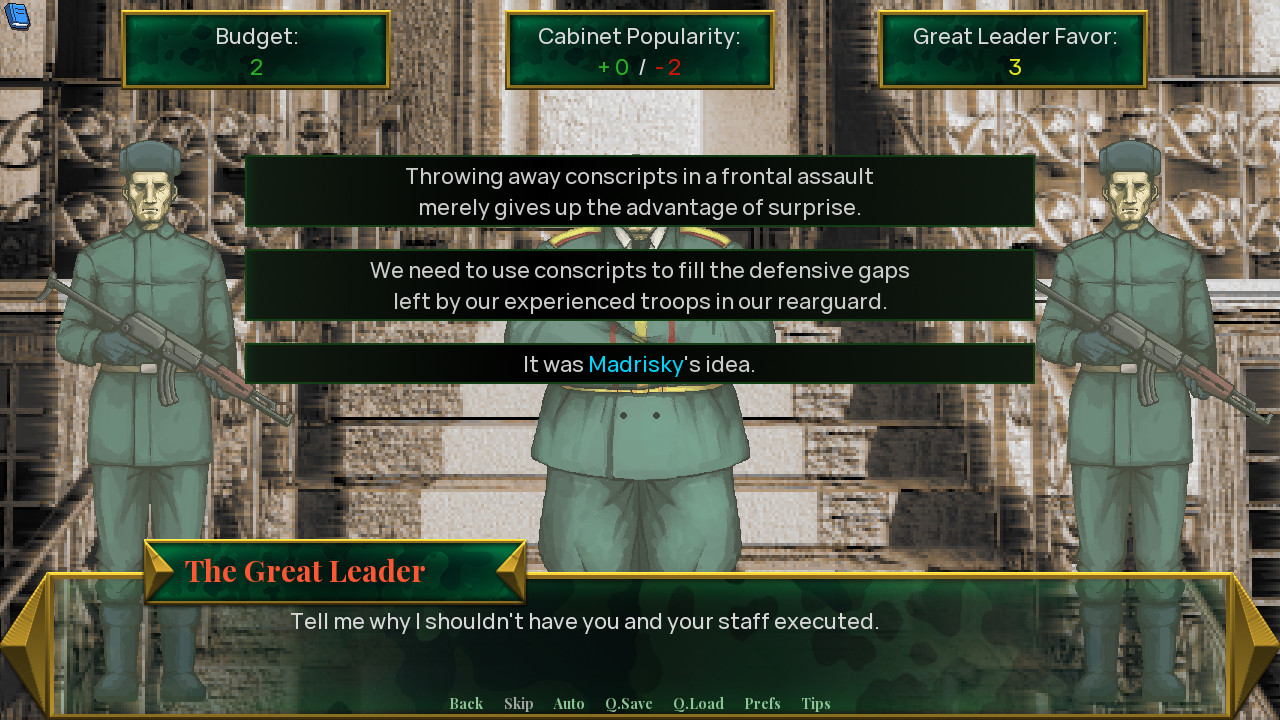Open the Q.Load screen
The width and height of the screenshot is (1280, 720).
(698, 703)
